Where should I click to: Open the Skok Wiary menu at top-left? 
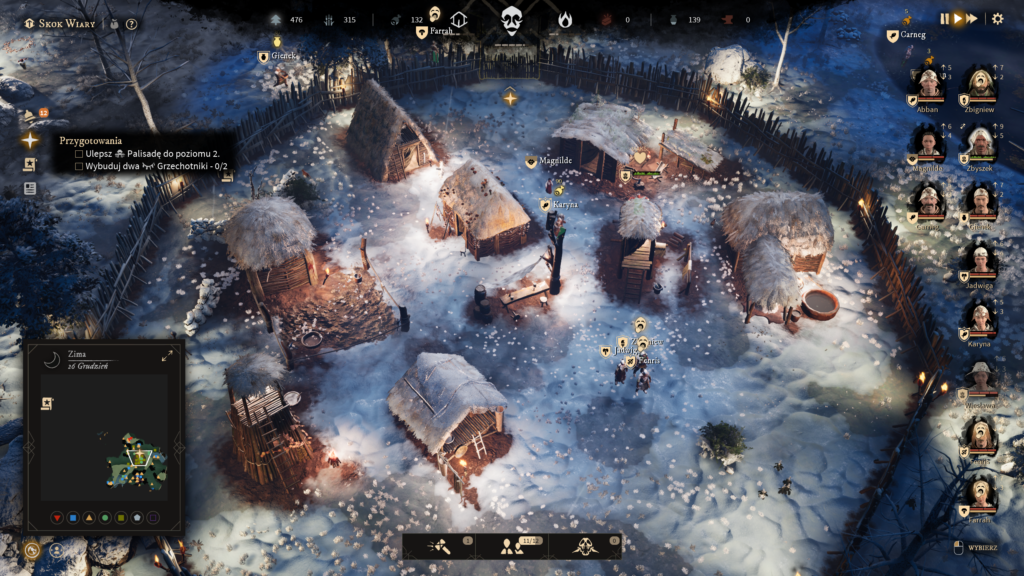click(x=59, y=23)
